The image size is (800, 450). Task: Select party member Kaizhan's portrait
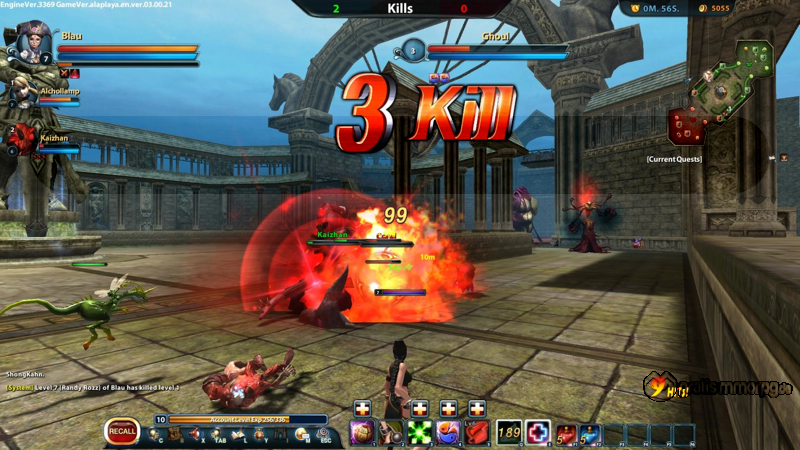[x=23, y=139]
